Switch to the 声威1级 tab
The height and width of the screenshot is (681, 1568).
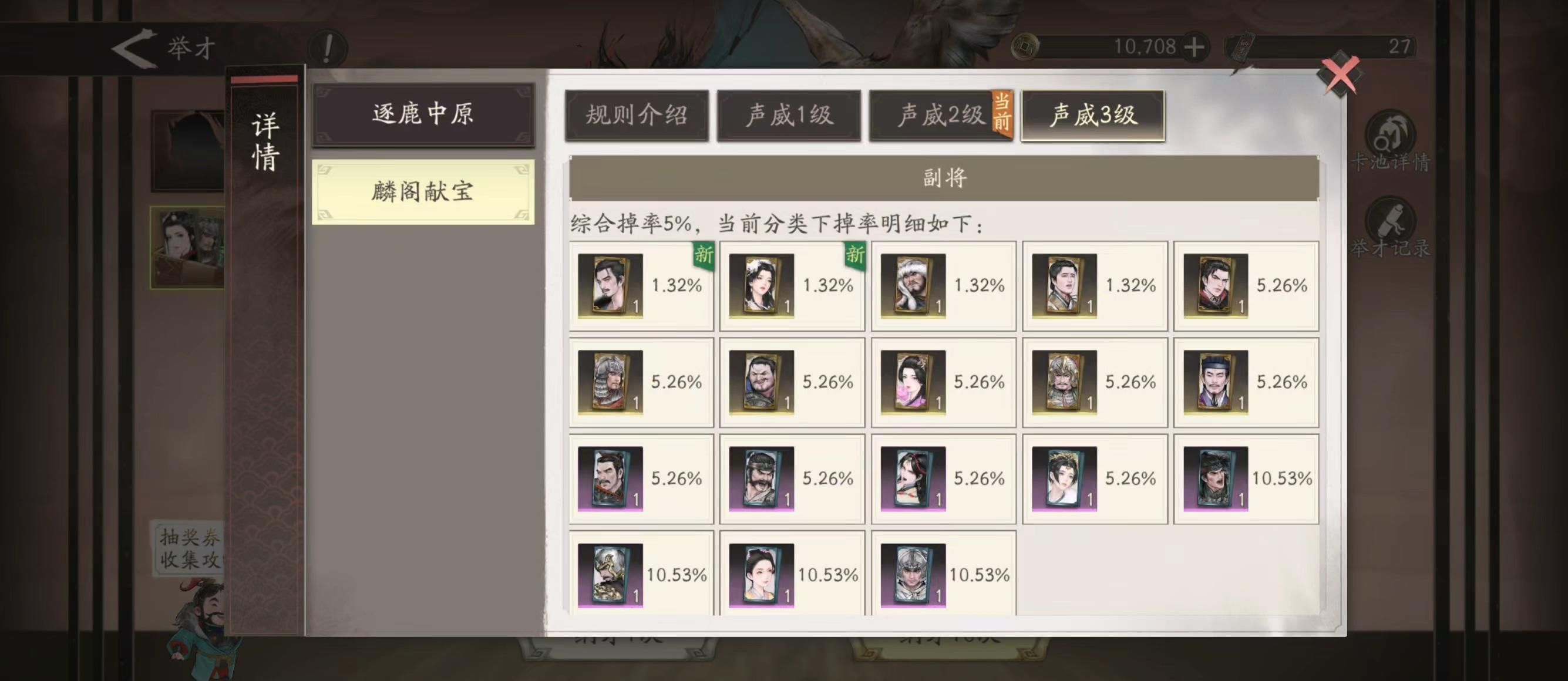[x=789, y=117]
